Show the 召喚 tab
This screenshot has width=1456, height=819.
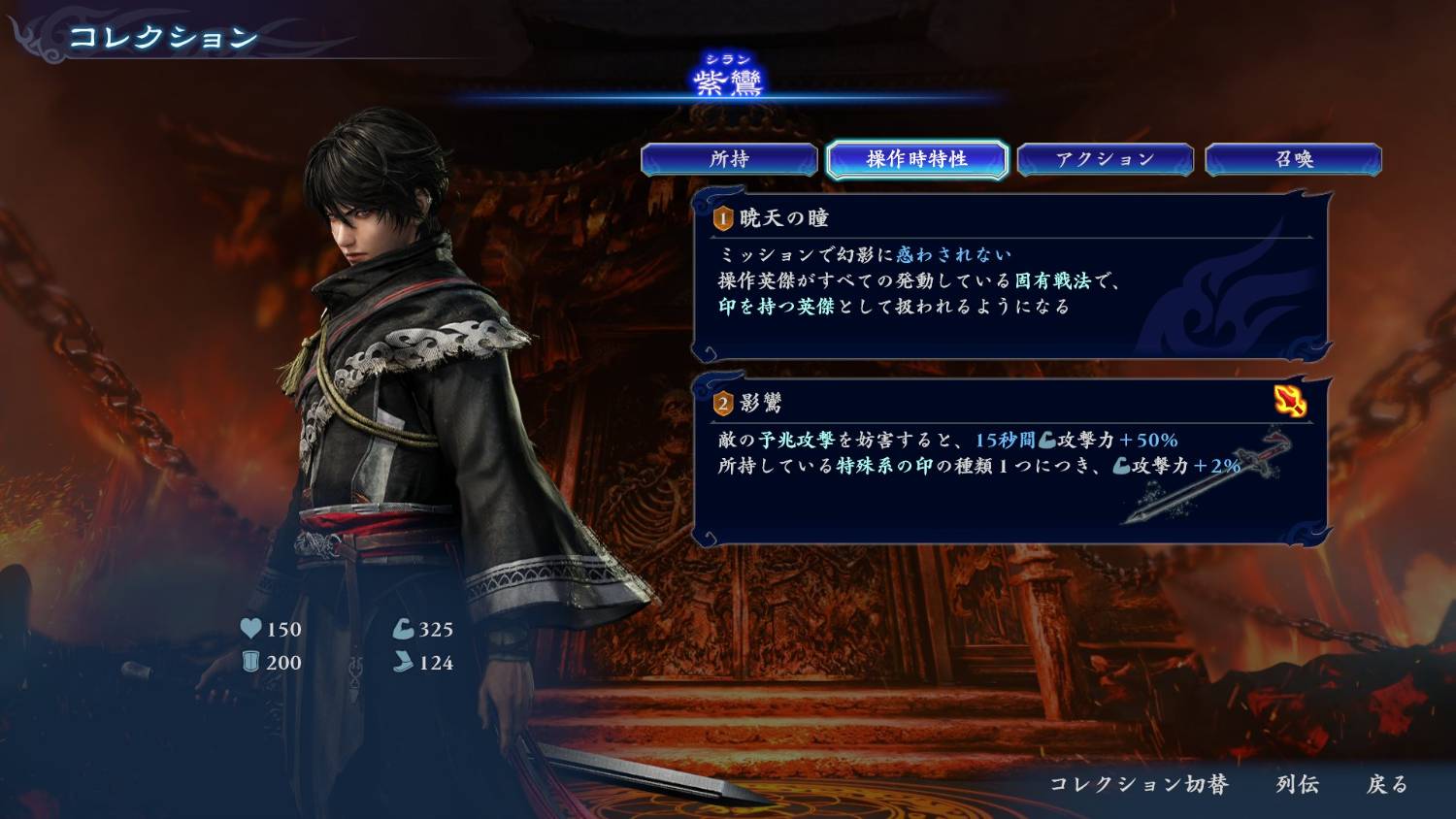(1293, 159)
